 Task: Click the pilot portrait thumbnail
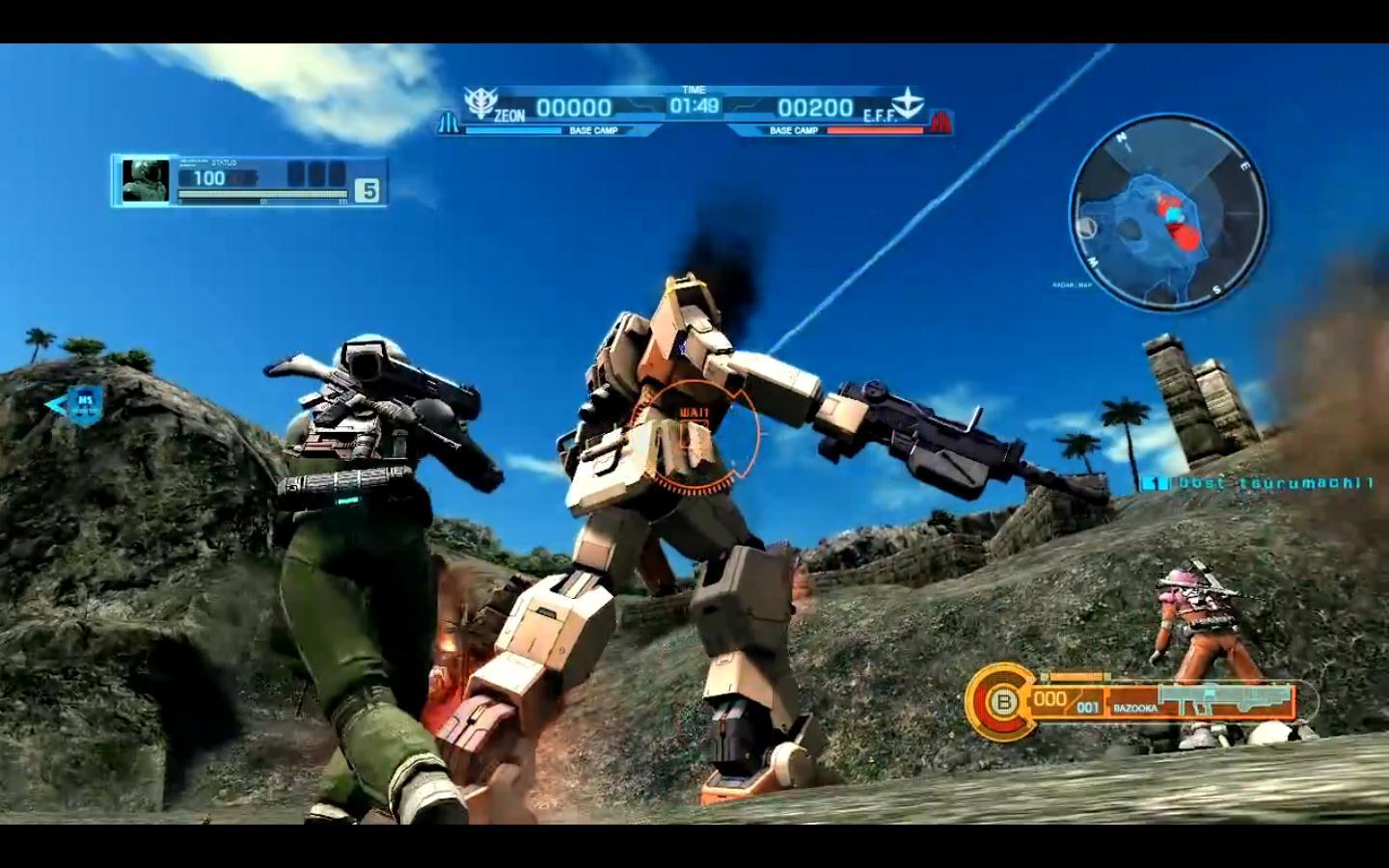pyautogui.click(x=145, y=180)
